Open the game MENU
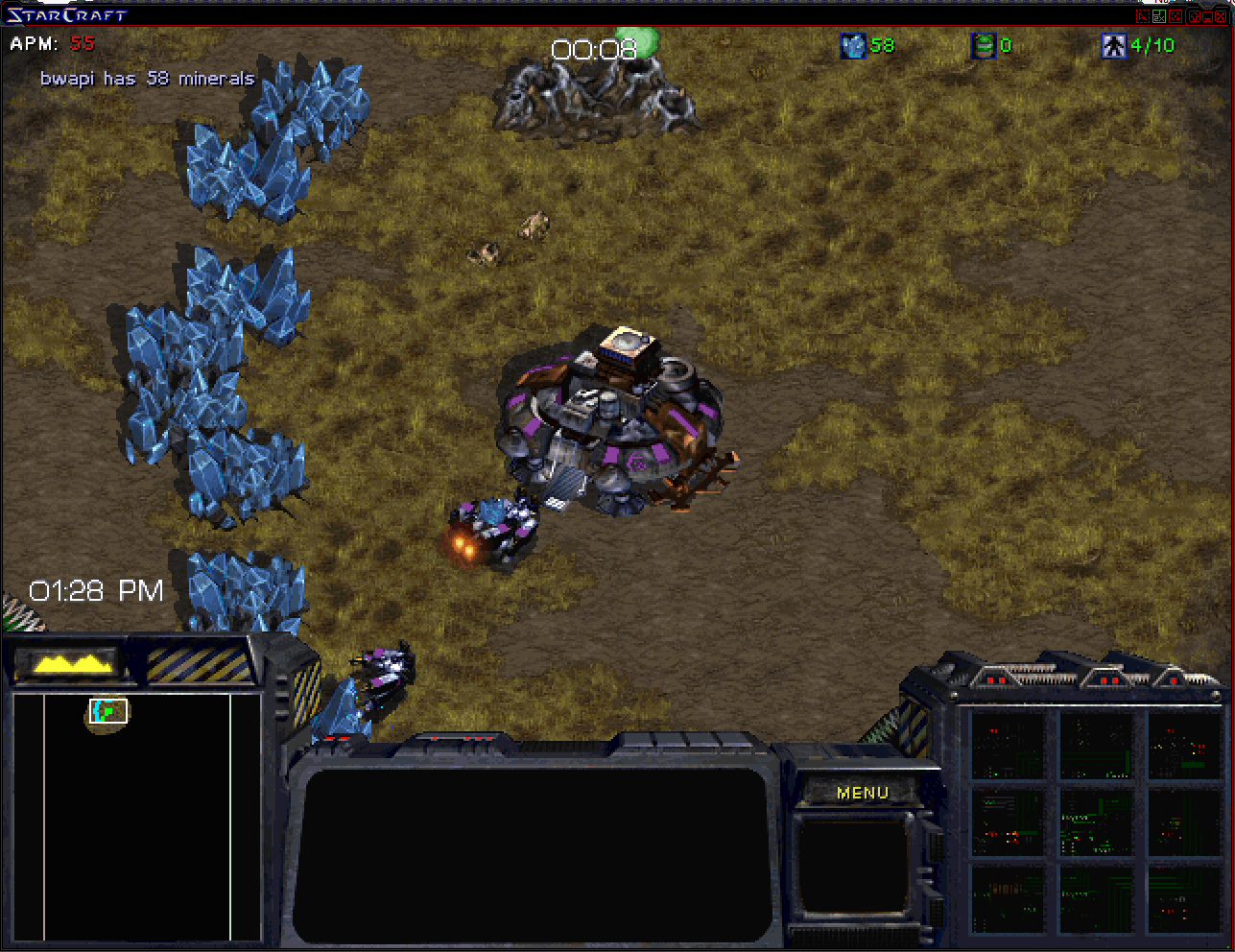This screenshot has width=1235, height=952. click(863, 793)
